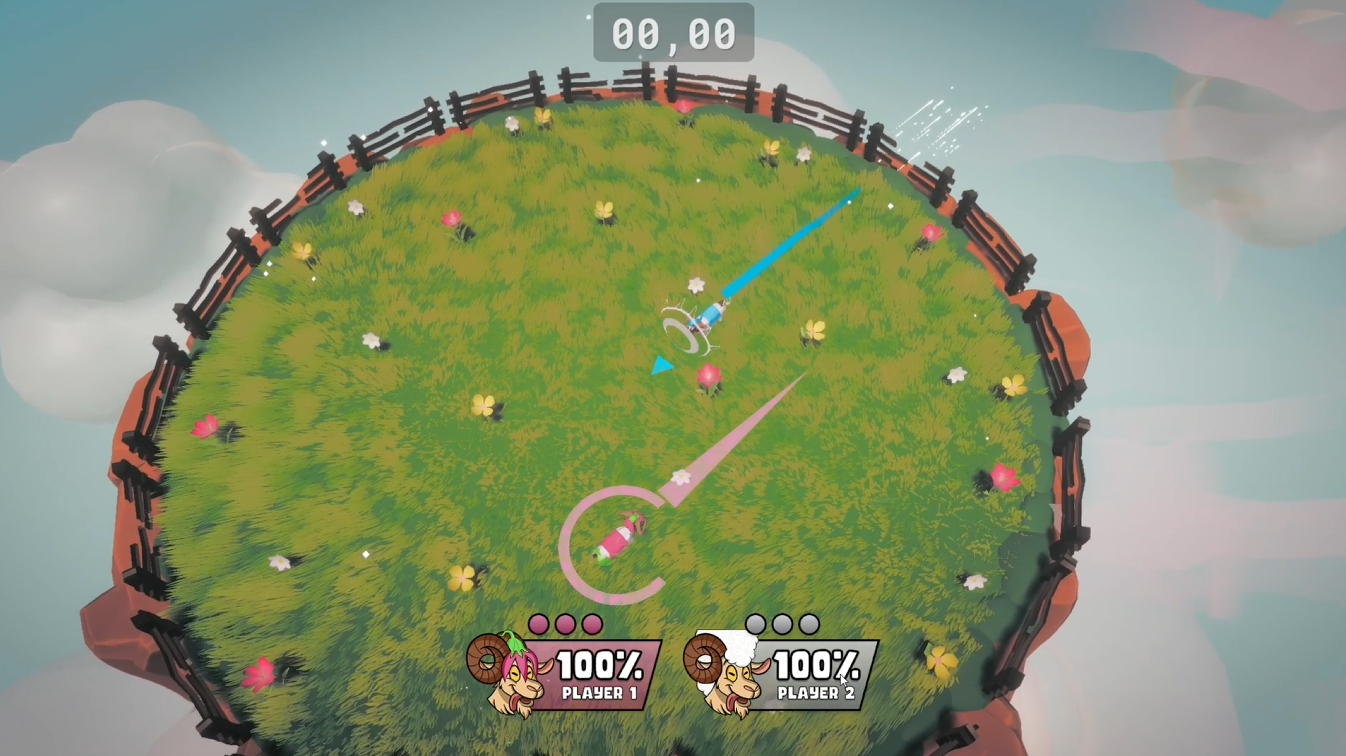Click Player 2's 100% grass counter
This screenshot has width=1346, height=756.
816,662
